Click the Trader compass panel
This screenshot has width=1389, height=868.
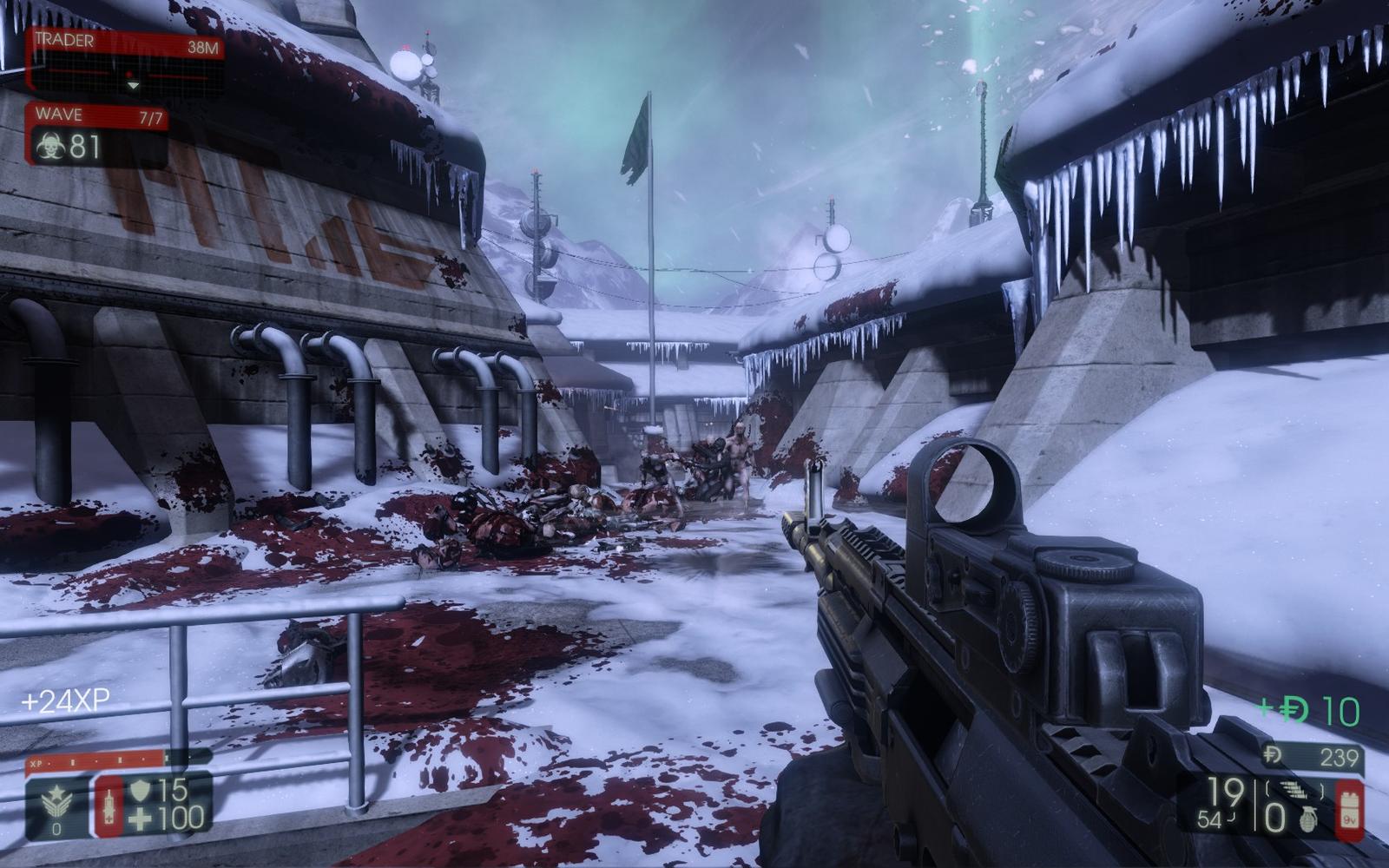[x=126, y=60]
